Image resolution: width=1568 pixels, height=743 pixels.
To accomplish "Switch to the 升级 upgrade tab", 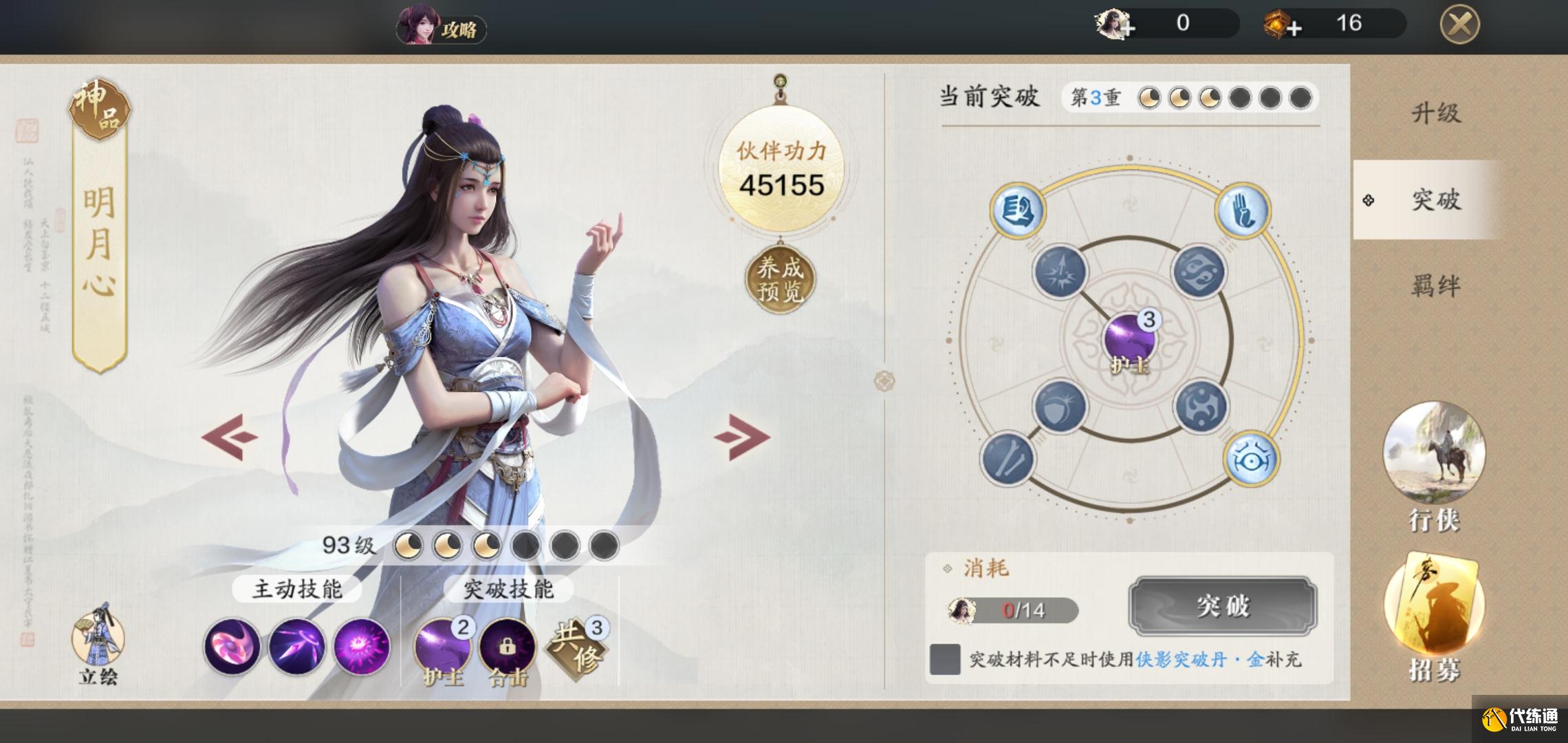I will pyautogui.click(x=1436, y=114).
